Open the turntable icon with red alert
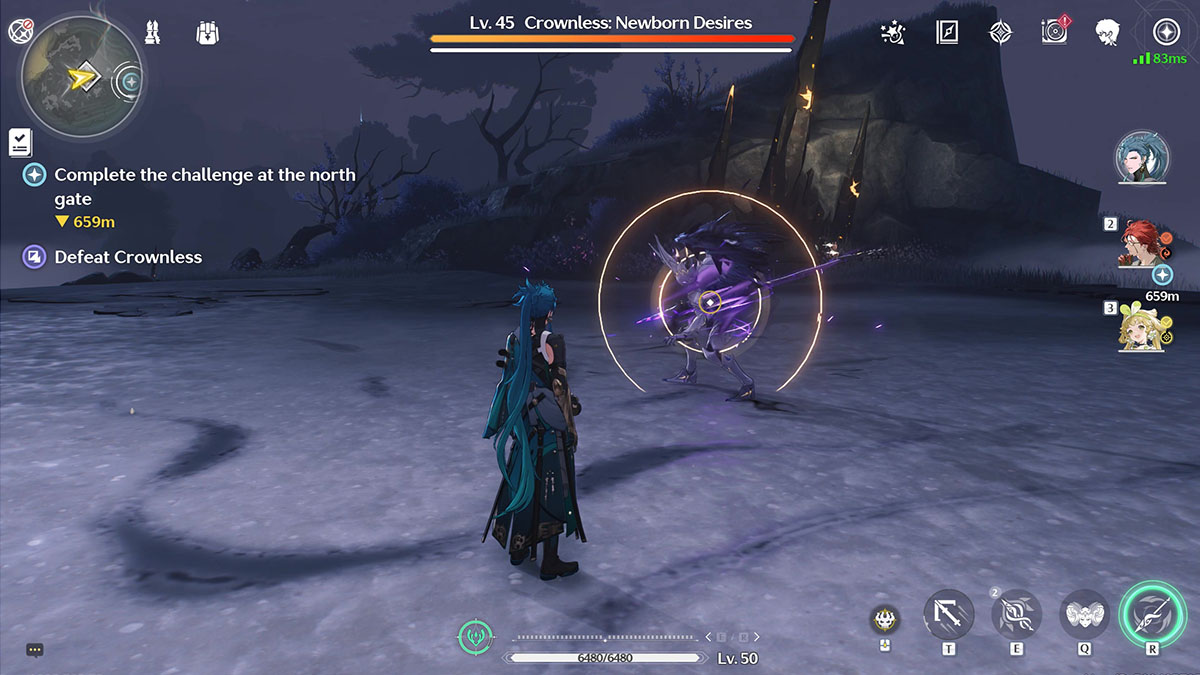 coord(1054,32)
